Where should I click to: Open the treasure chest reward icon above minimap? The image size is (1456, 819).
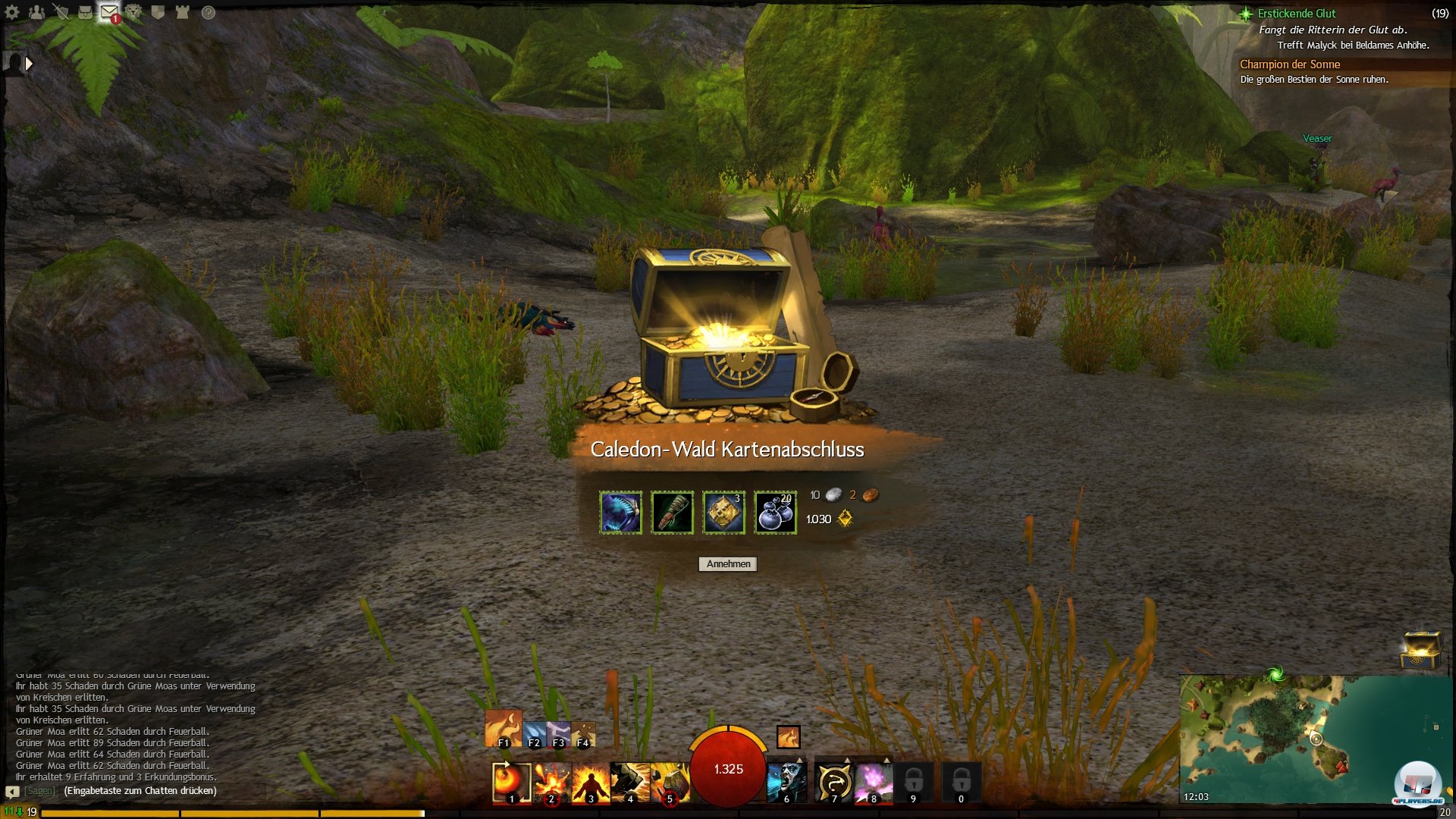tap(1420, 649)
